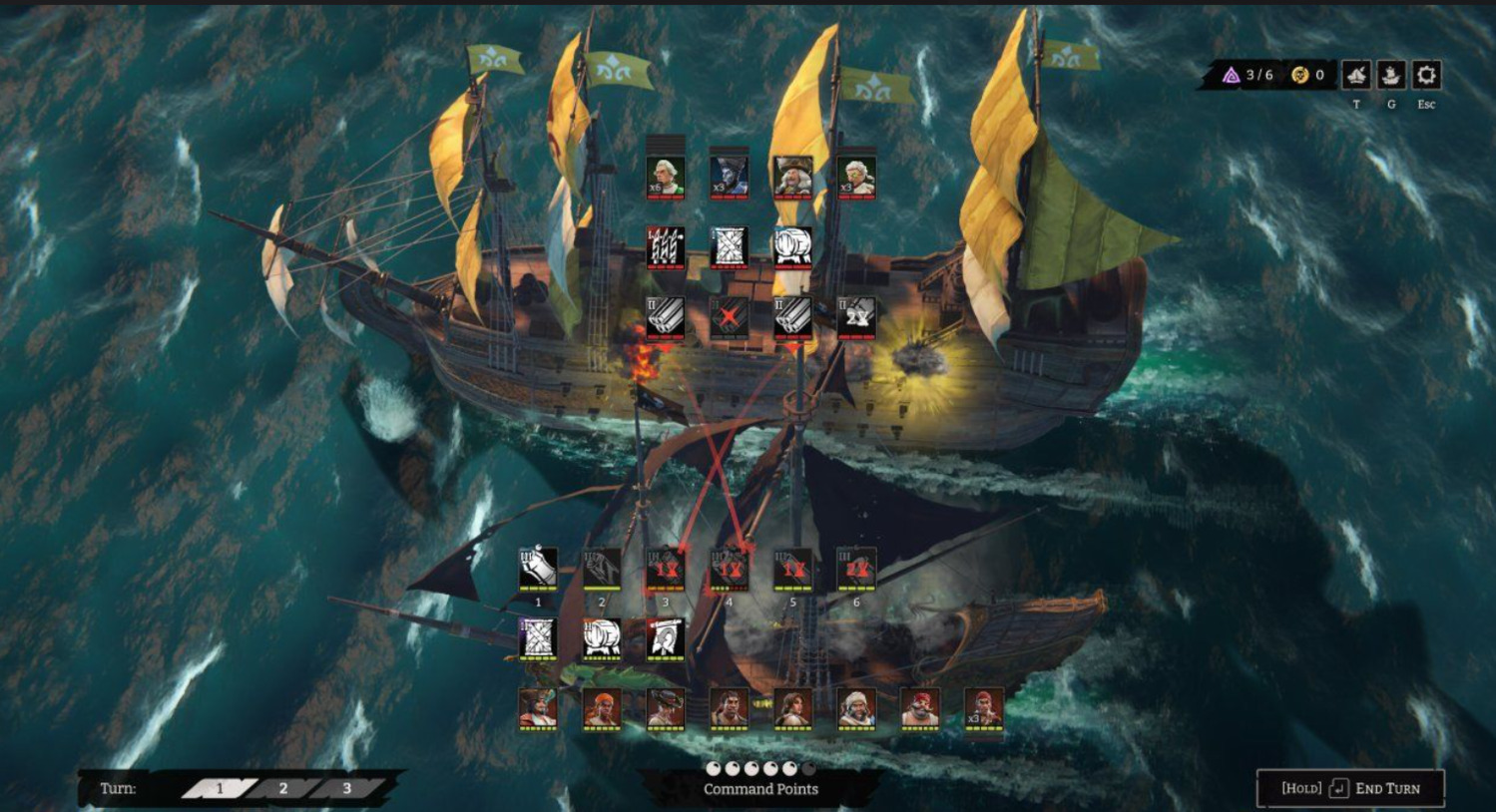Select the player's crate module card
Viewport: 1496px width, 812px height.
click(x=538, y=638)
